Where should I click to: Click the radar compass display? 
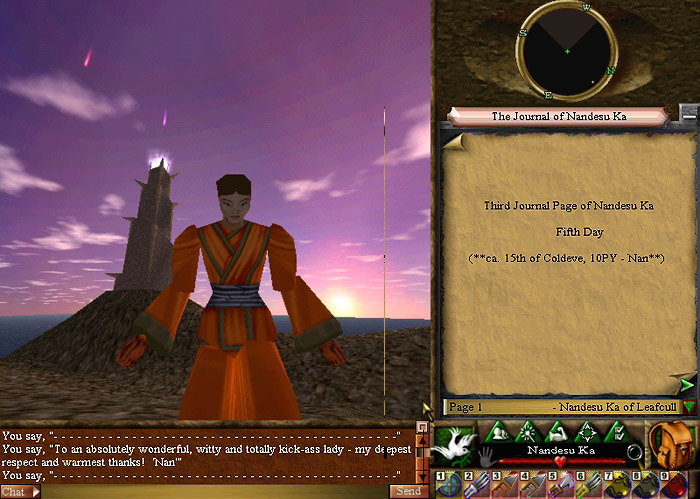tap(567, 50)
